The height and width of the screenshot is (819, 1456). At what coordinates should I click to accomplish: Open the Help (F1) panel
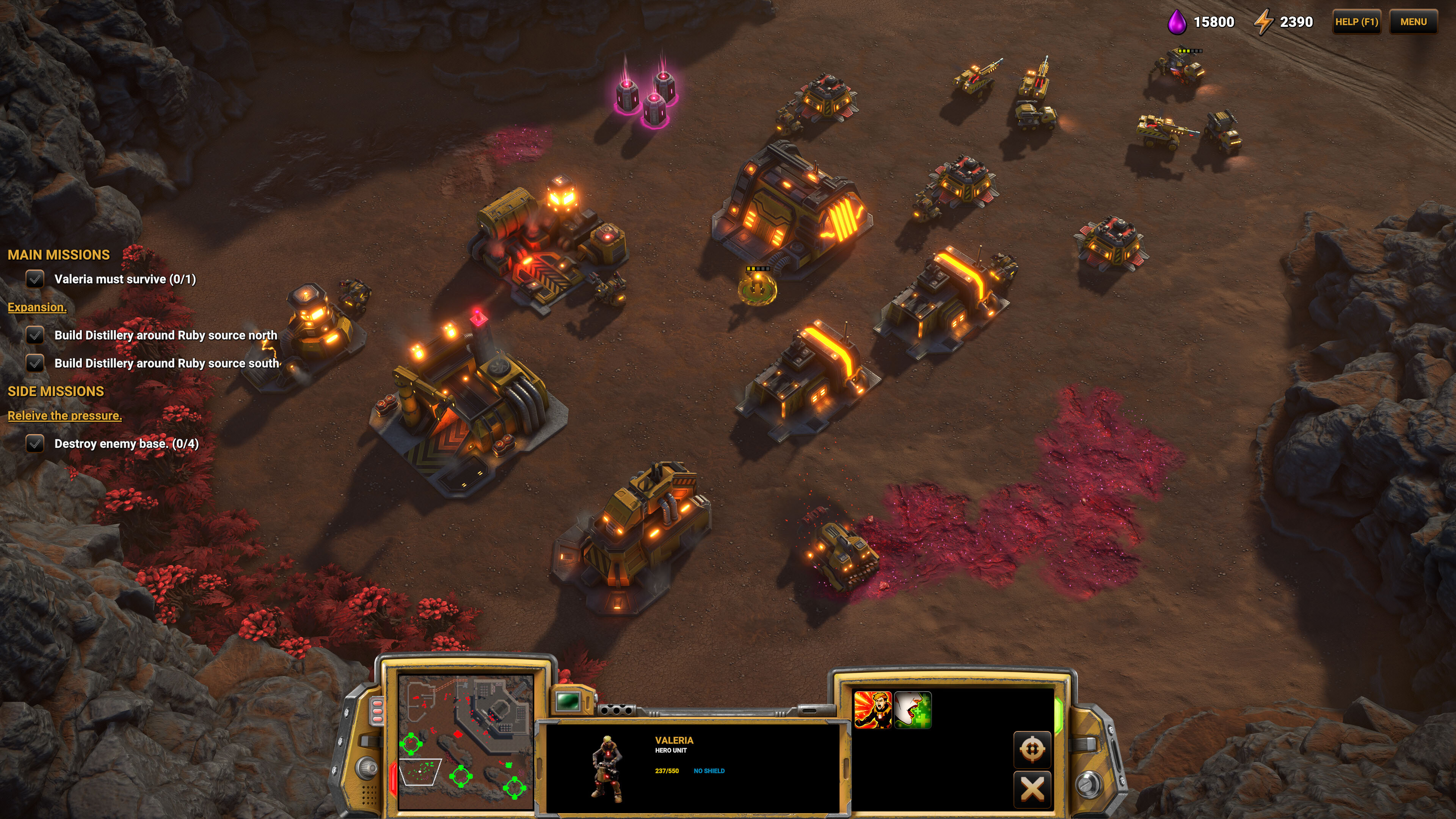coord(1356,22)
